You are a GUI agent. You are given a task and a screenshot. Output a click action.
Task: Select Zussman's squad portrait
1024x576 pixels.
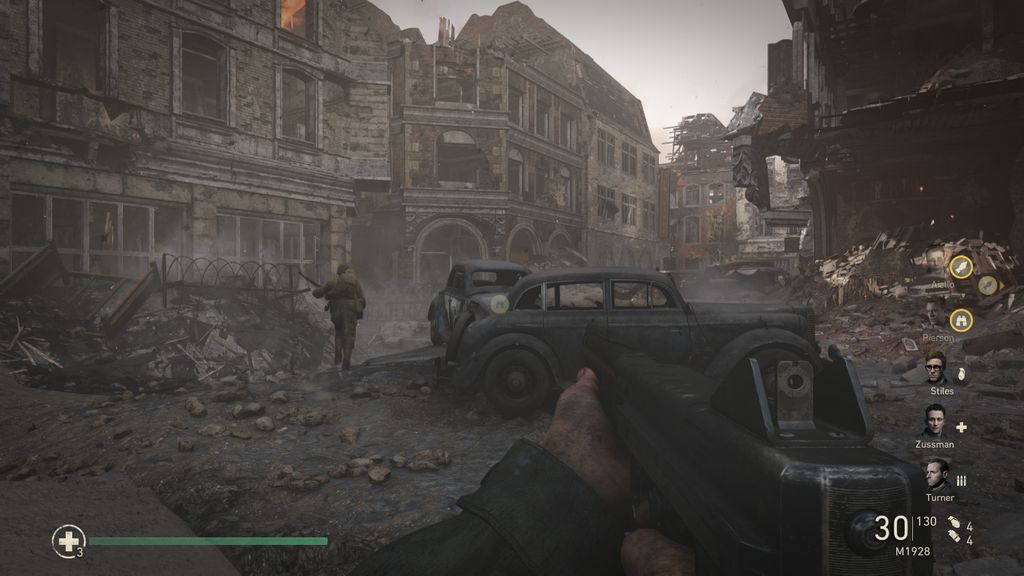coord(936,420)
